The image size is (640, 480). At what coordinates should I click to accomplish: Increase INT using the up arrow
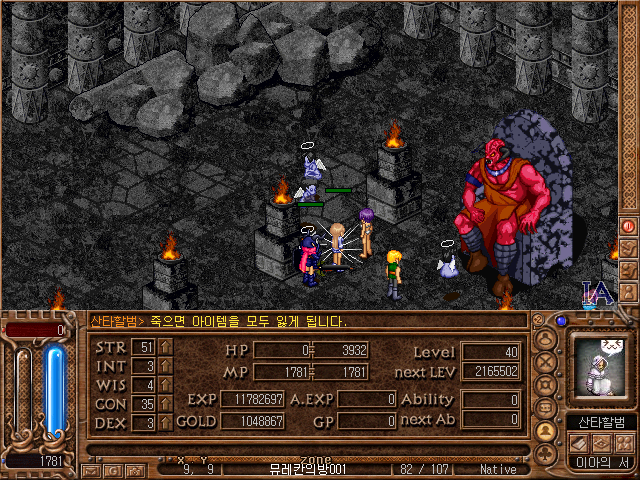click(166, 366)
